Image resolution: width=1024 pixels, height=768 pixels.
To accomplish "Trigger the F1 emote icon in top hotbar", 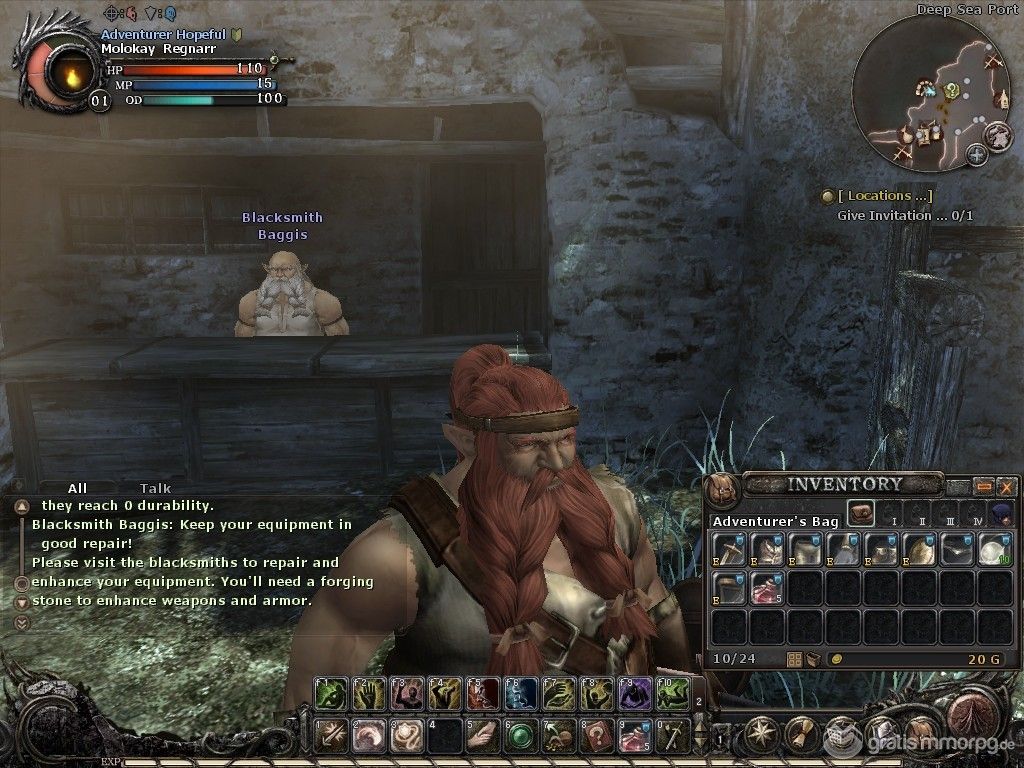I will point(331,692).
